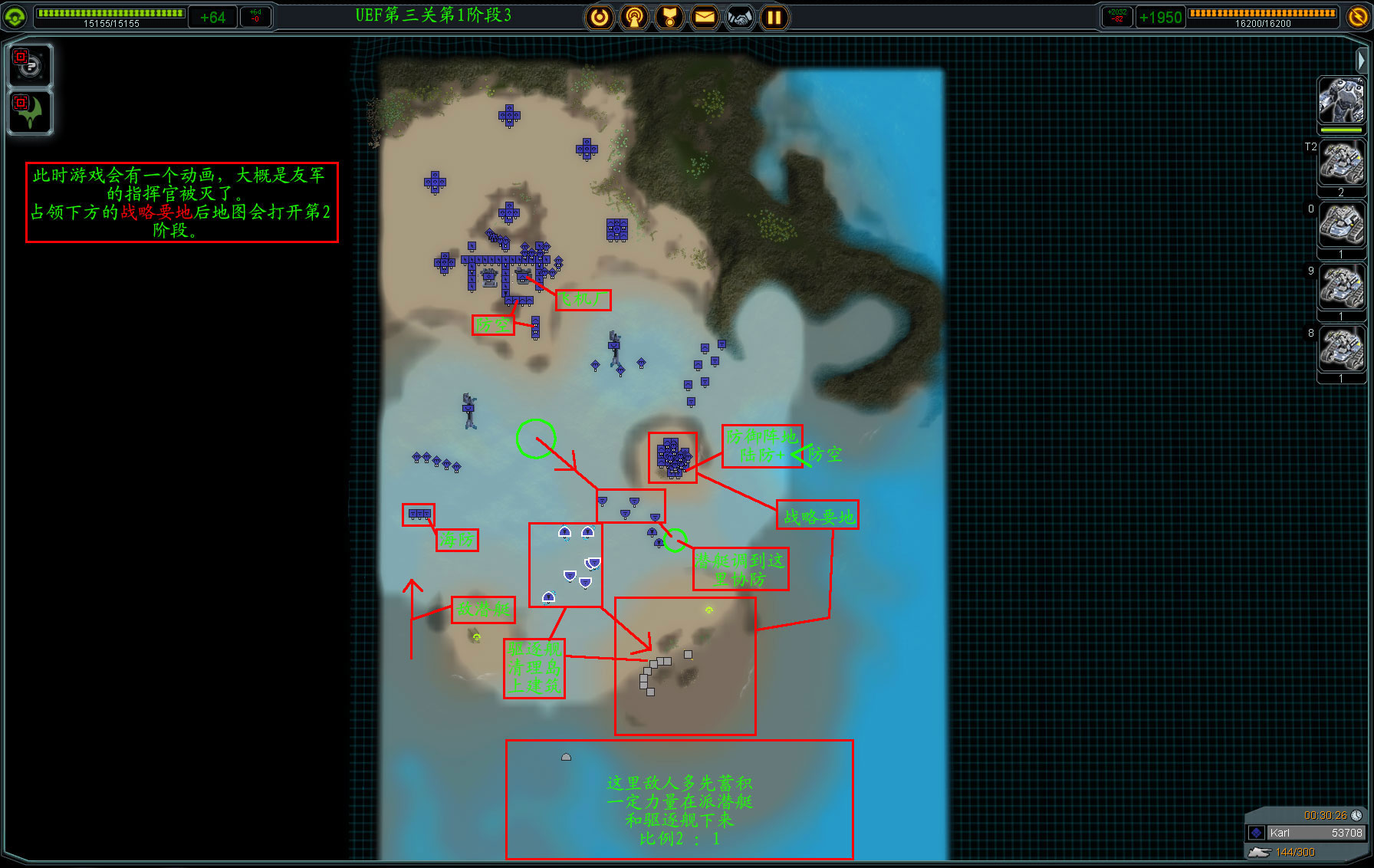The width and height of the screenshot is (1374, 868).
Task: Open Karl's score row
Action: [x=1307, y=833]
